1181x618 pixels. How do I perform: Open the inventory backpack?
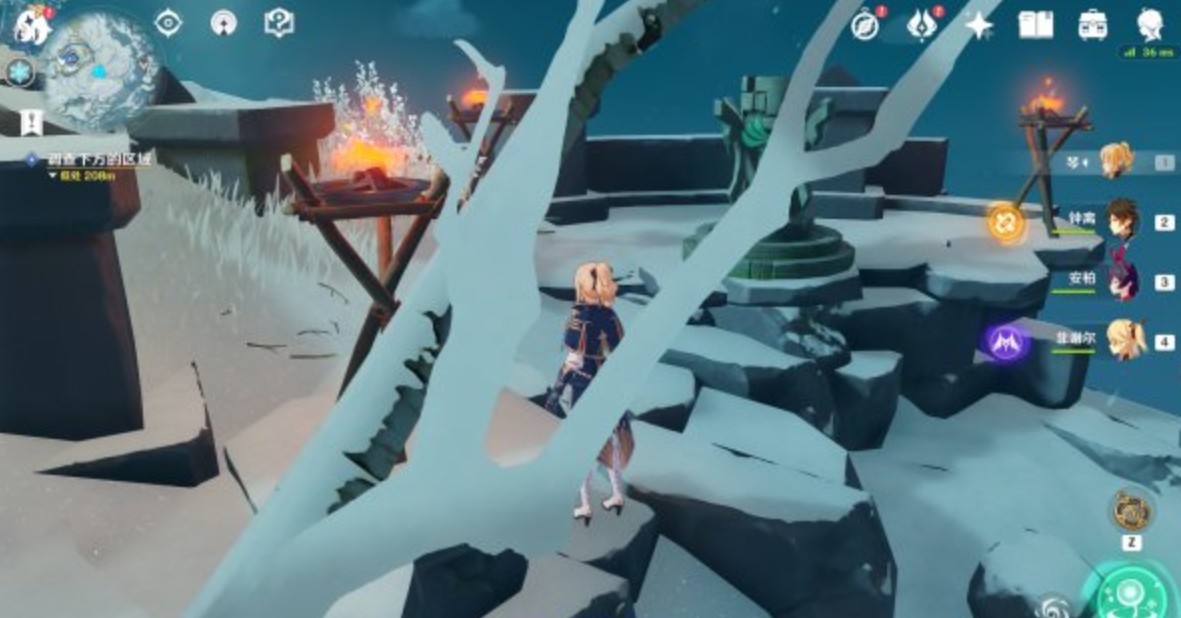[x=1093, y=25]
